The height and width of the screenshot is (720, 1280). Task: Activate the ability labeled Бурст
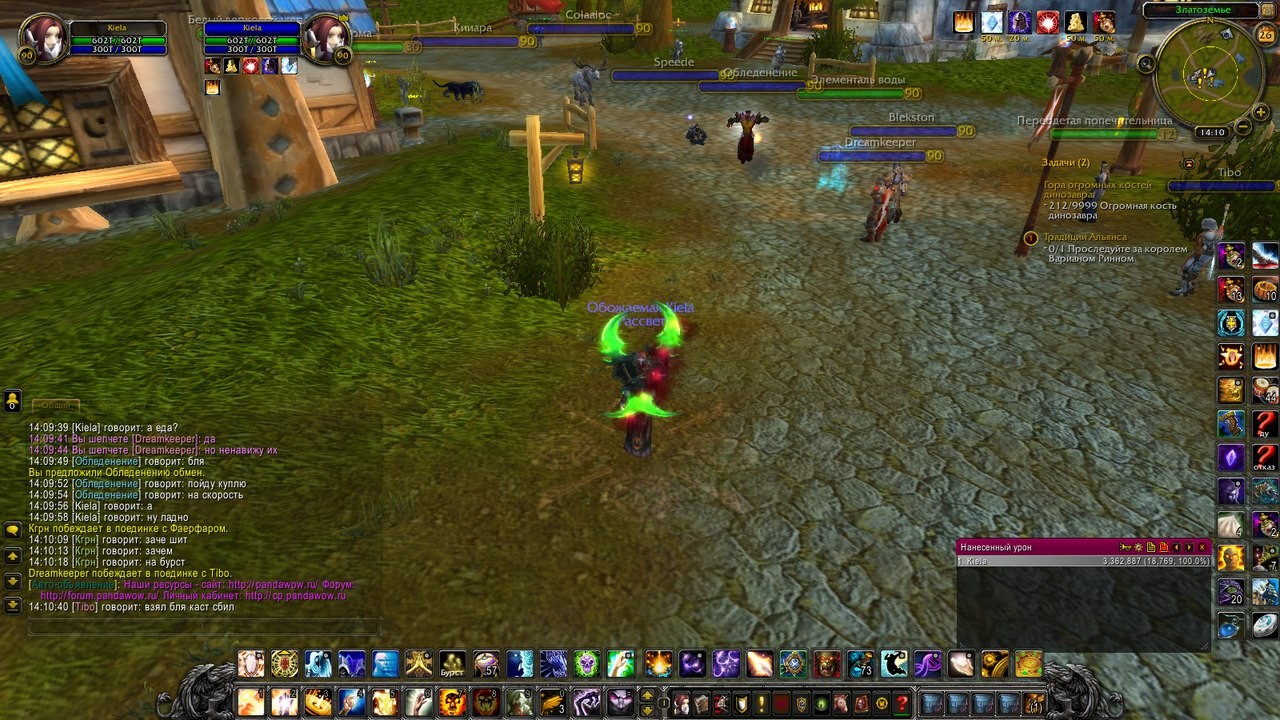(453, 664)
